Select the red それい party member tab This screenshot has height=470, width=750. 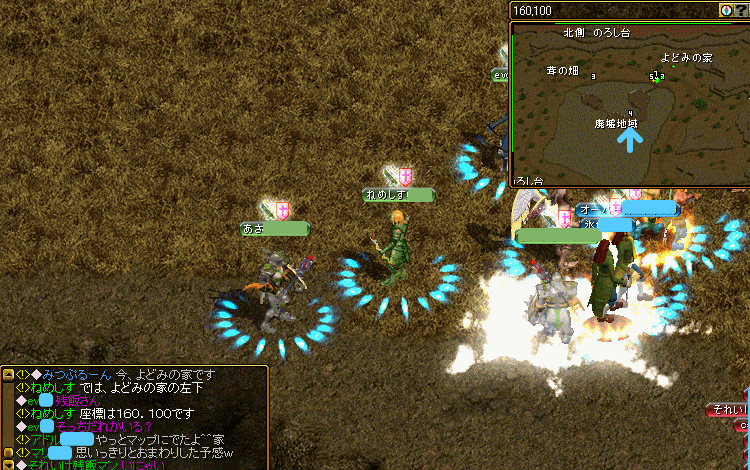(x=728, y=411)
